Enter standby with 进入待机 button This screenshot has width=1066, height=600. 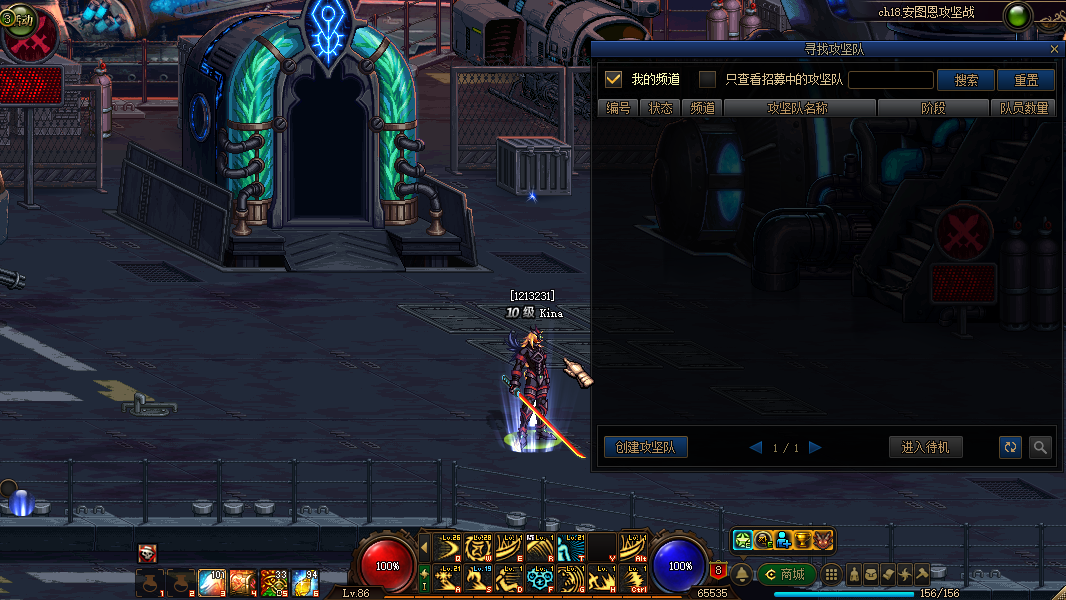926,447
